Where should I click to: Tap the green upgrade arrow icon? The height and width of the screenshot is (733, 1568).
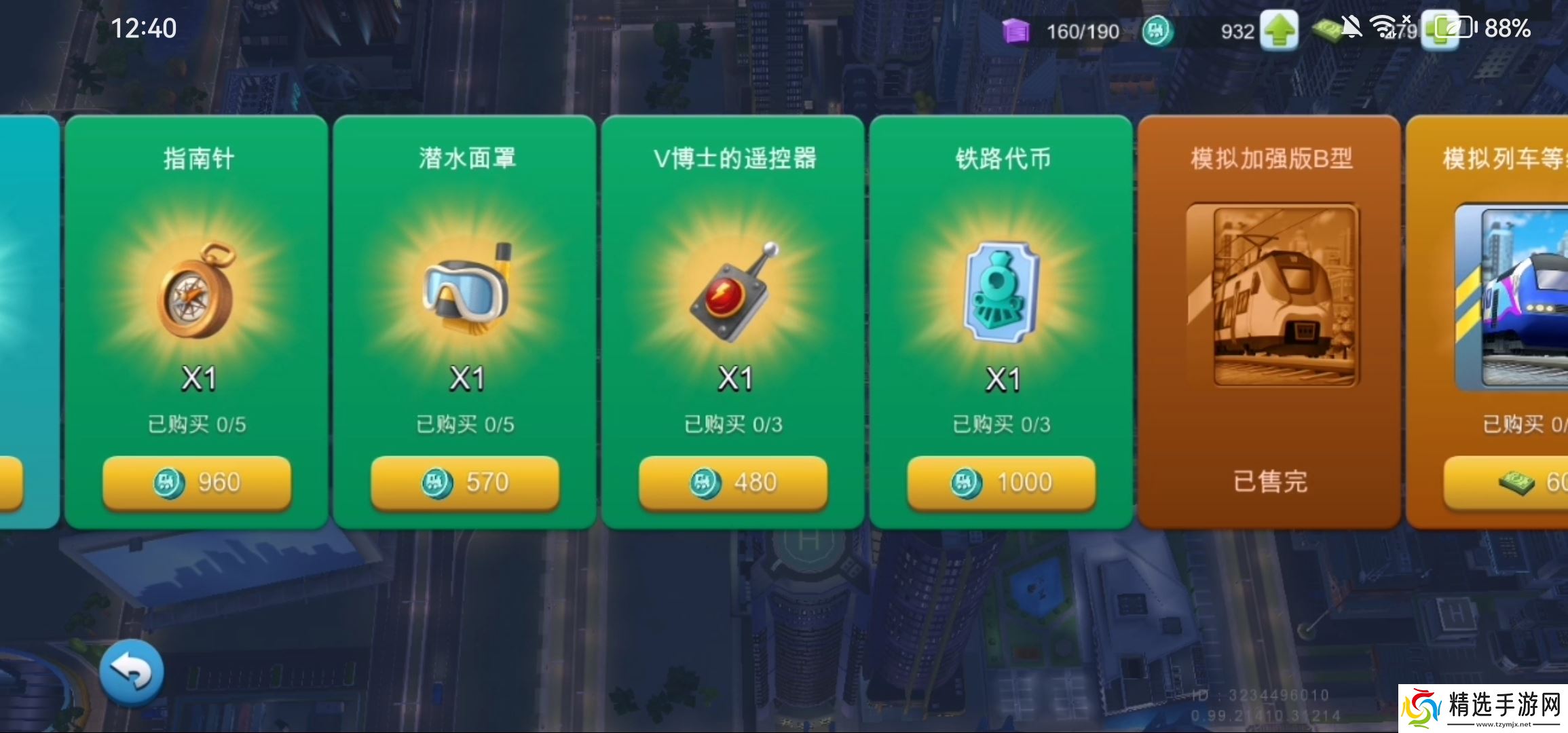click(1280, 31)
